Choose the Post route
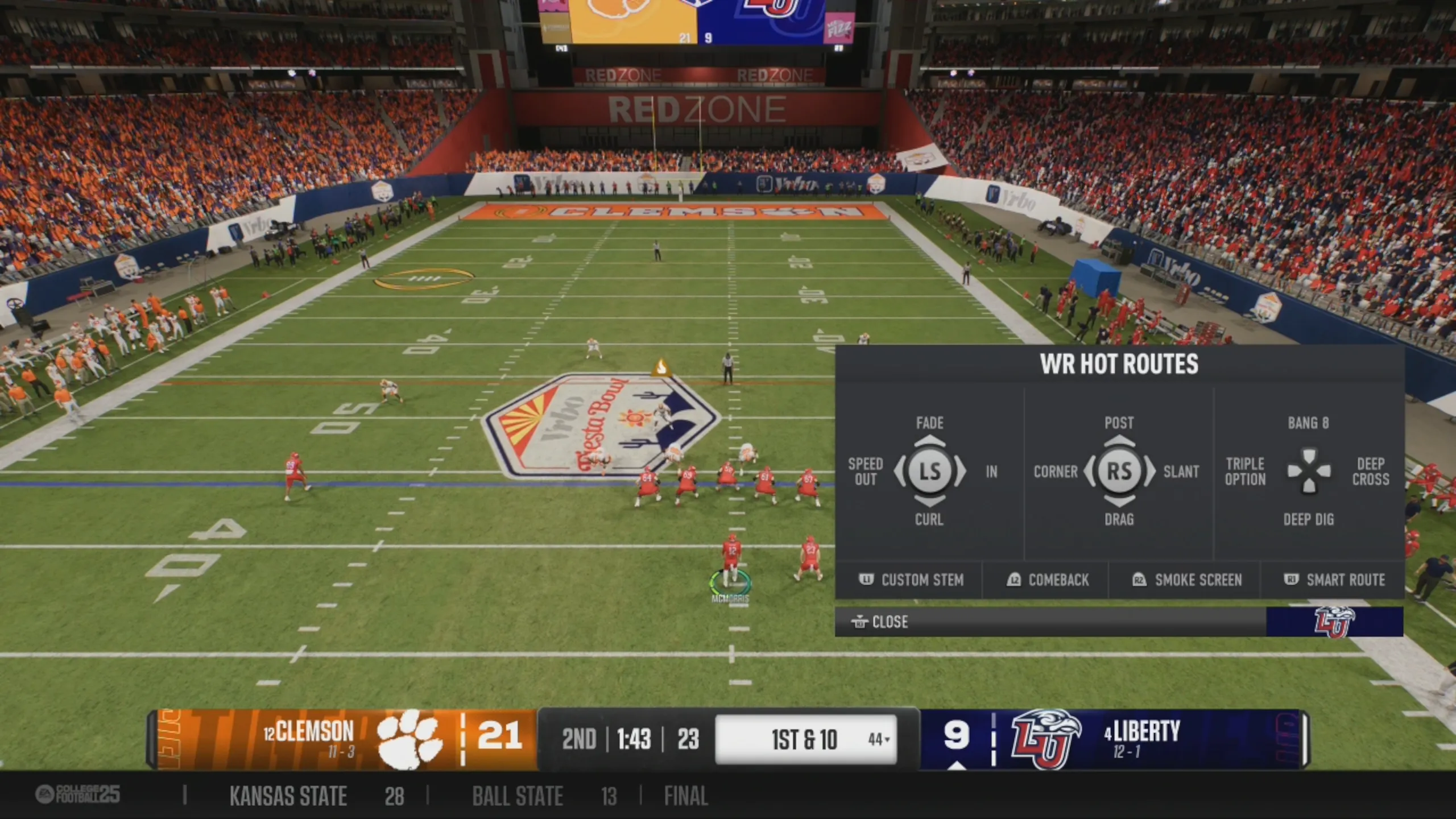This screenshot has height=819, width=1456. point(1119,423)
